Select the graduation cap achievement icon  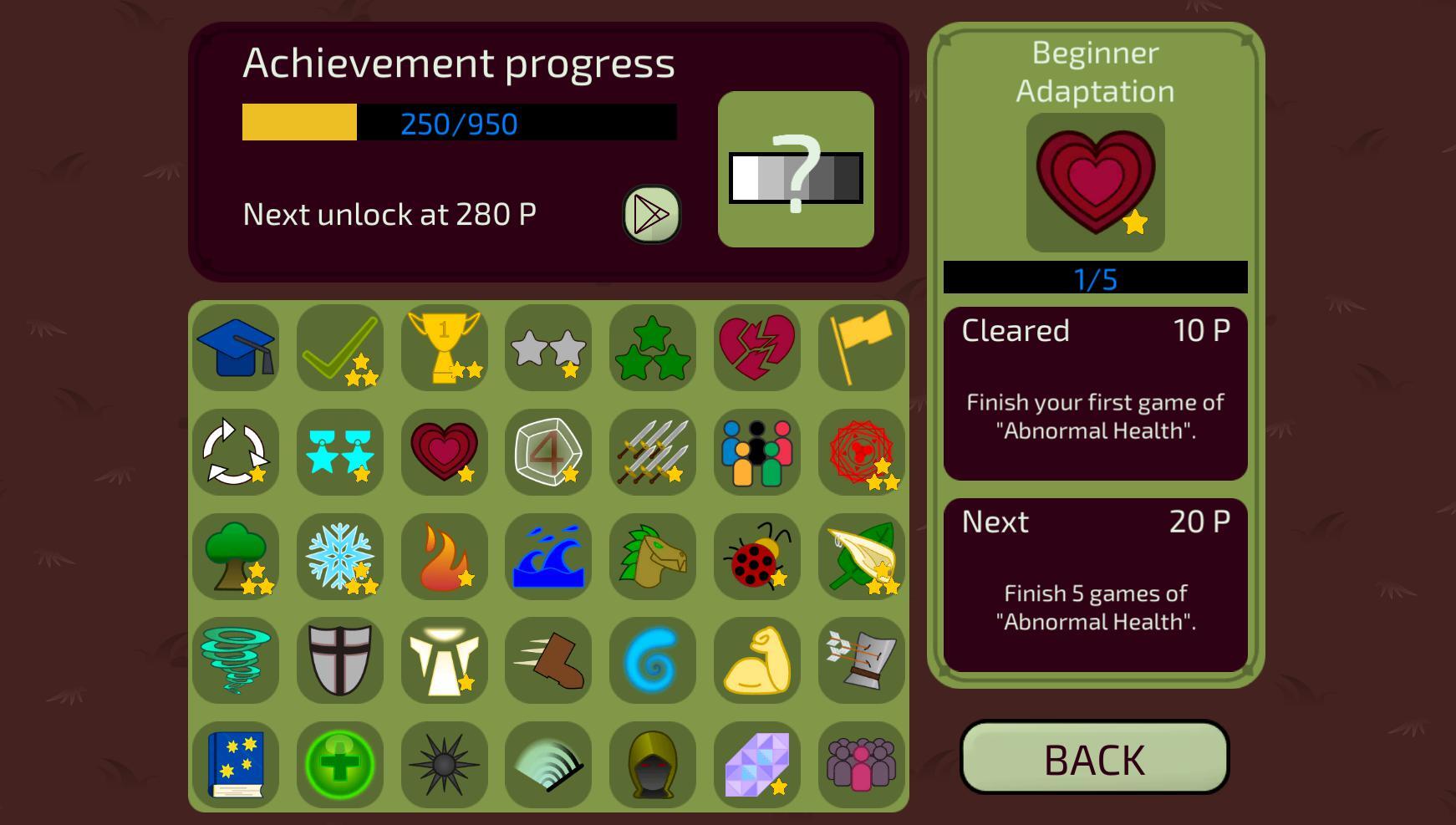(x=236, y=349)
